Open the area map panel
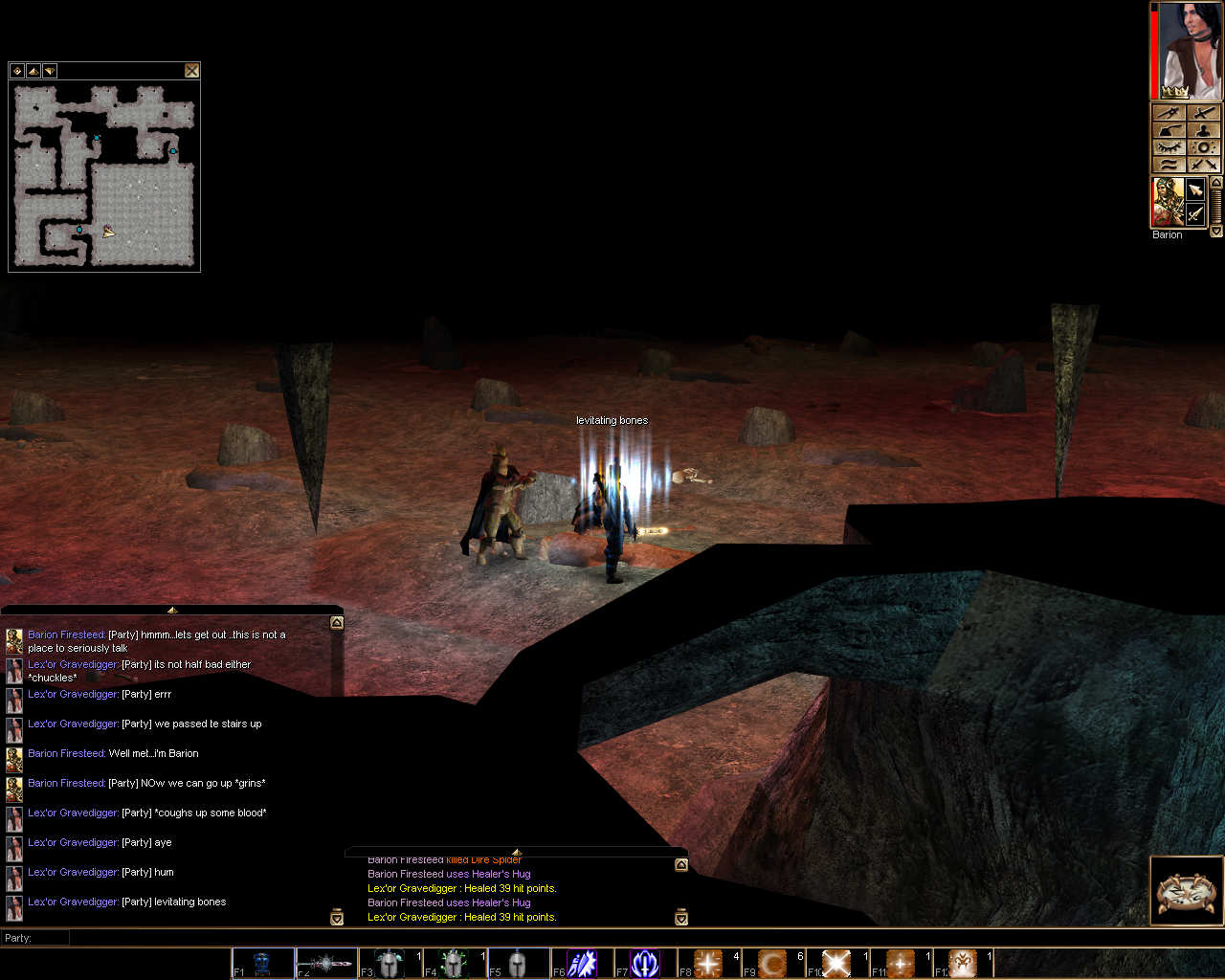 point(1169,113)
